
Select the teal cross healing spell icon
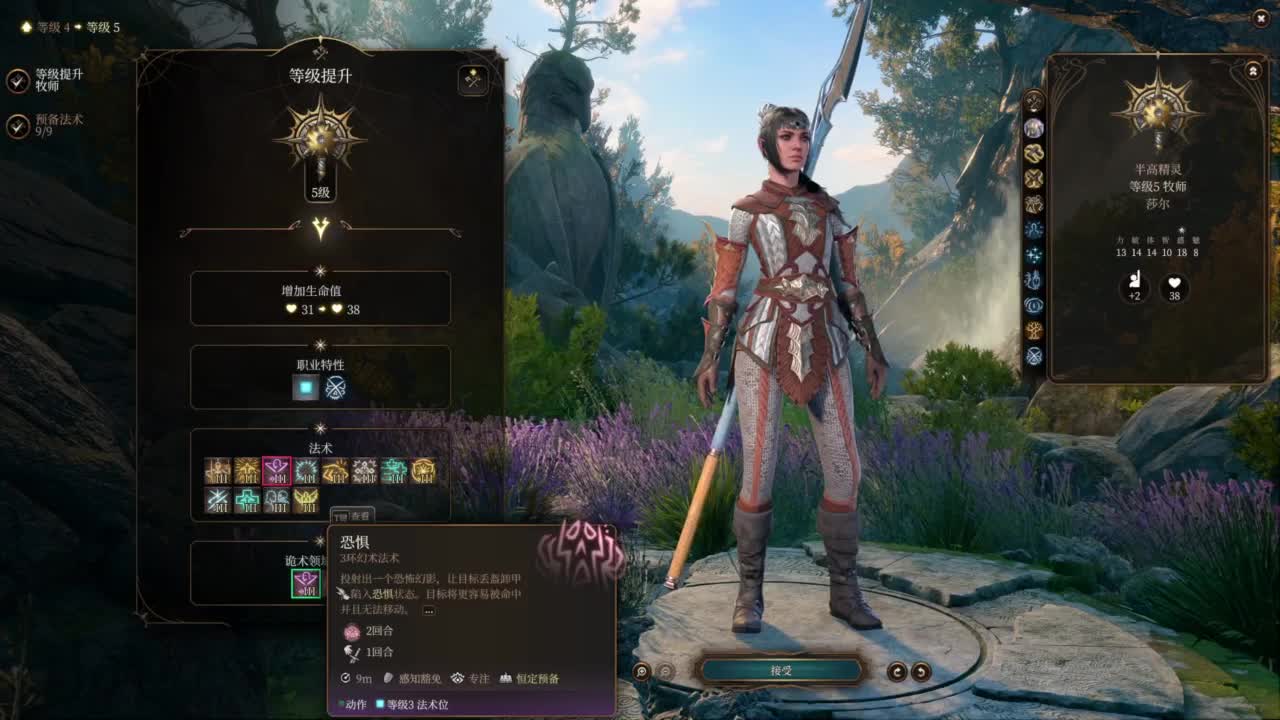pyautogui.click(x=247, y=500)
